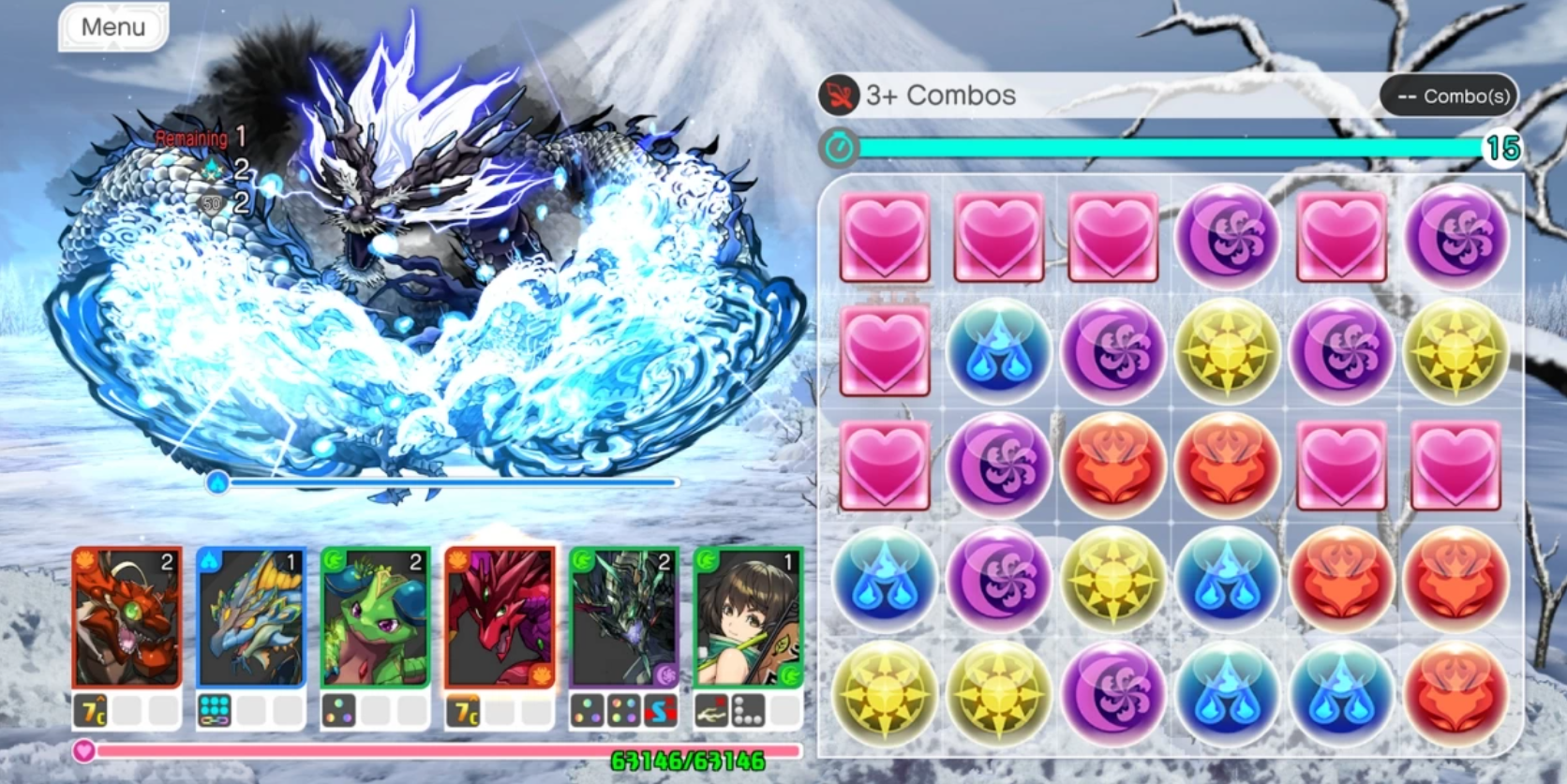Select the orange dragon with green eye card
The height and width of the screenshot is (784, 1567).
click(127, 617)
